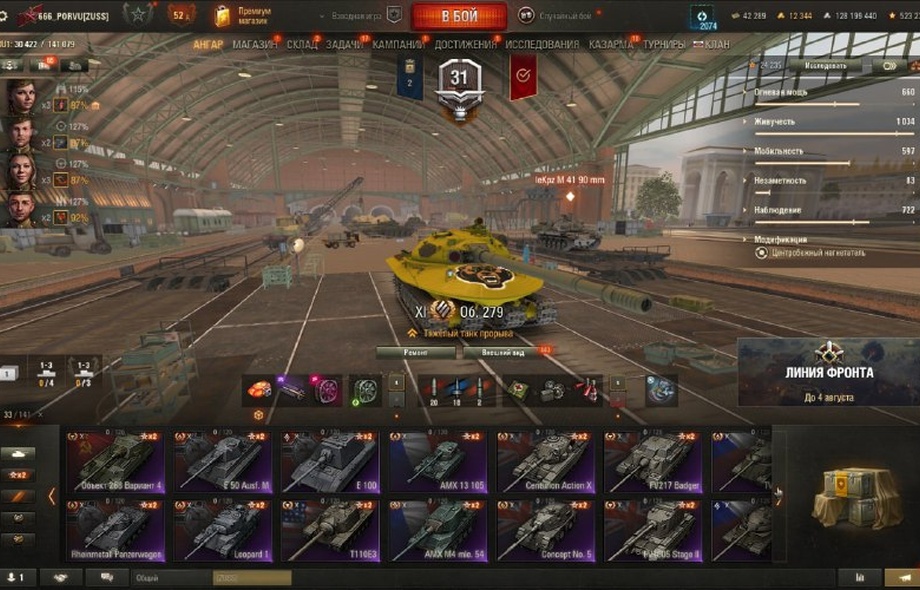
Task: Show the ДОСТИЖЕНИЯ tab
Action: [465, 45]
